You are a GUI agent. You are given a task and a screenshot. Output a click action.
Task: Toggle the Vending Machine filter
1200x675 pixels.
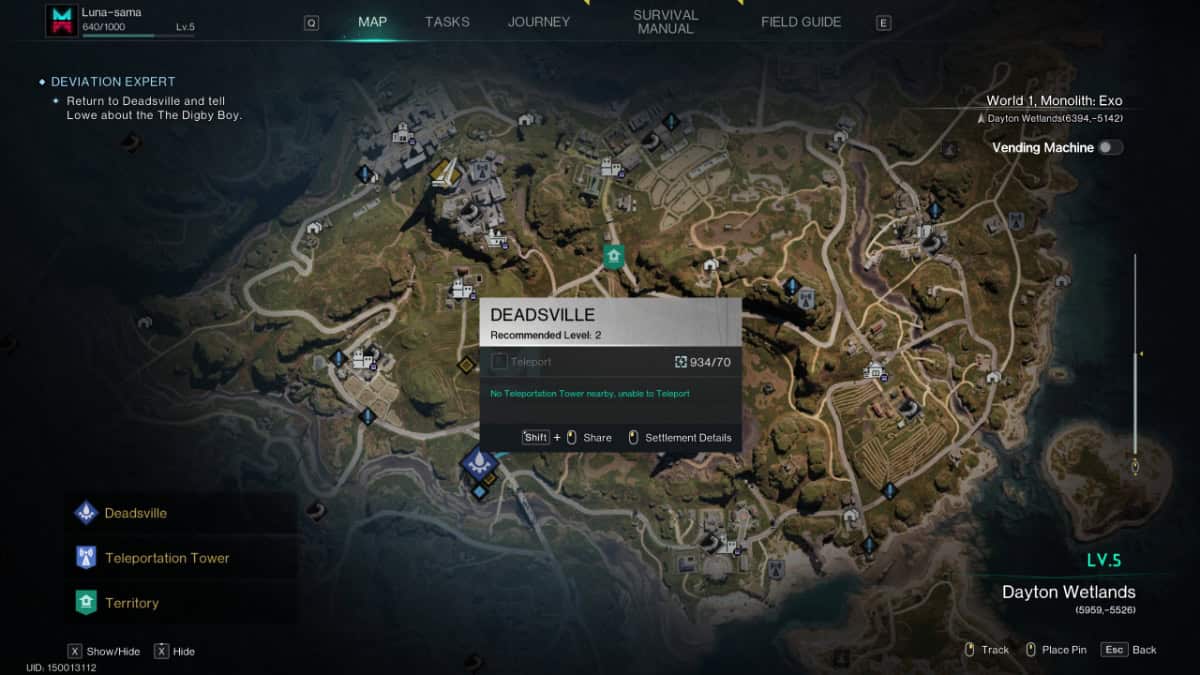[1110, 148]
